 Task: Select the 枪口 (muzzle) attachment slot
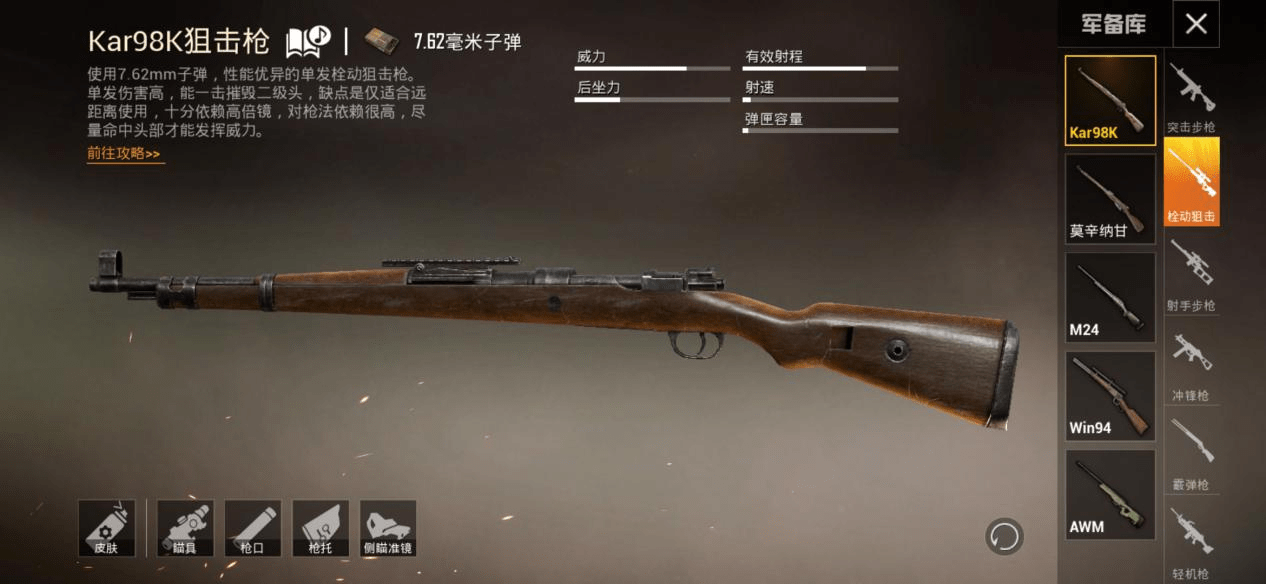point(252,528)
